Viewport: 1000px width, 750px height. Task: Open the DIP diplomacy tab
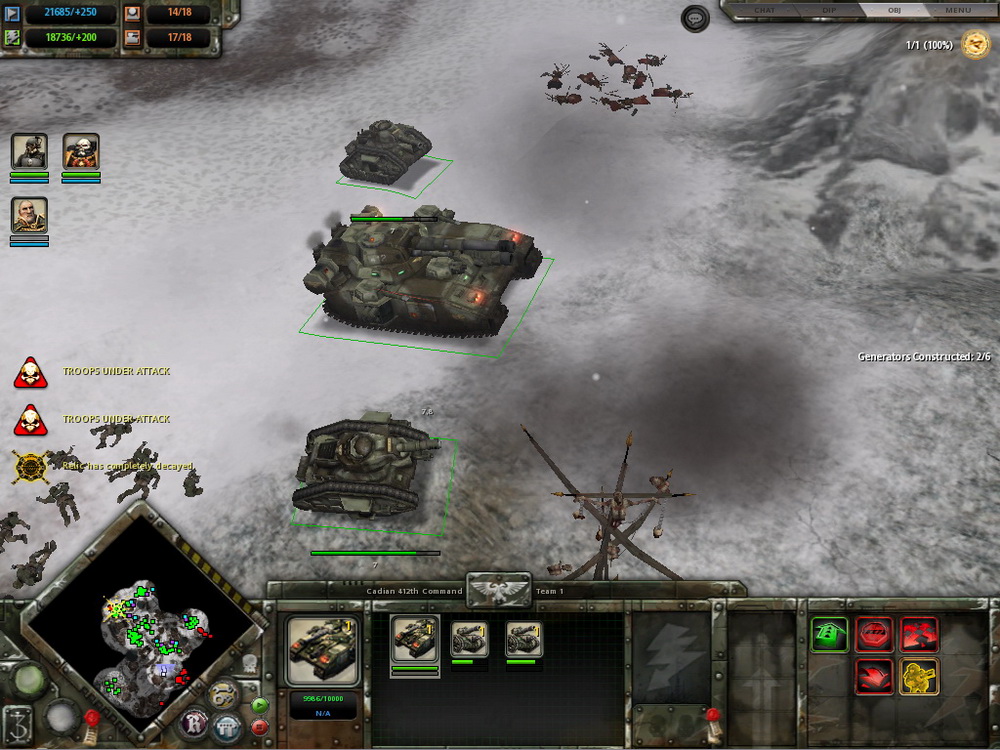point(829,11)
